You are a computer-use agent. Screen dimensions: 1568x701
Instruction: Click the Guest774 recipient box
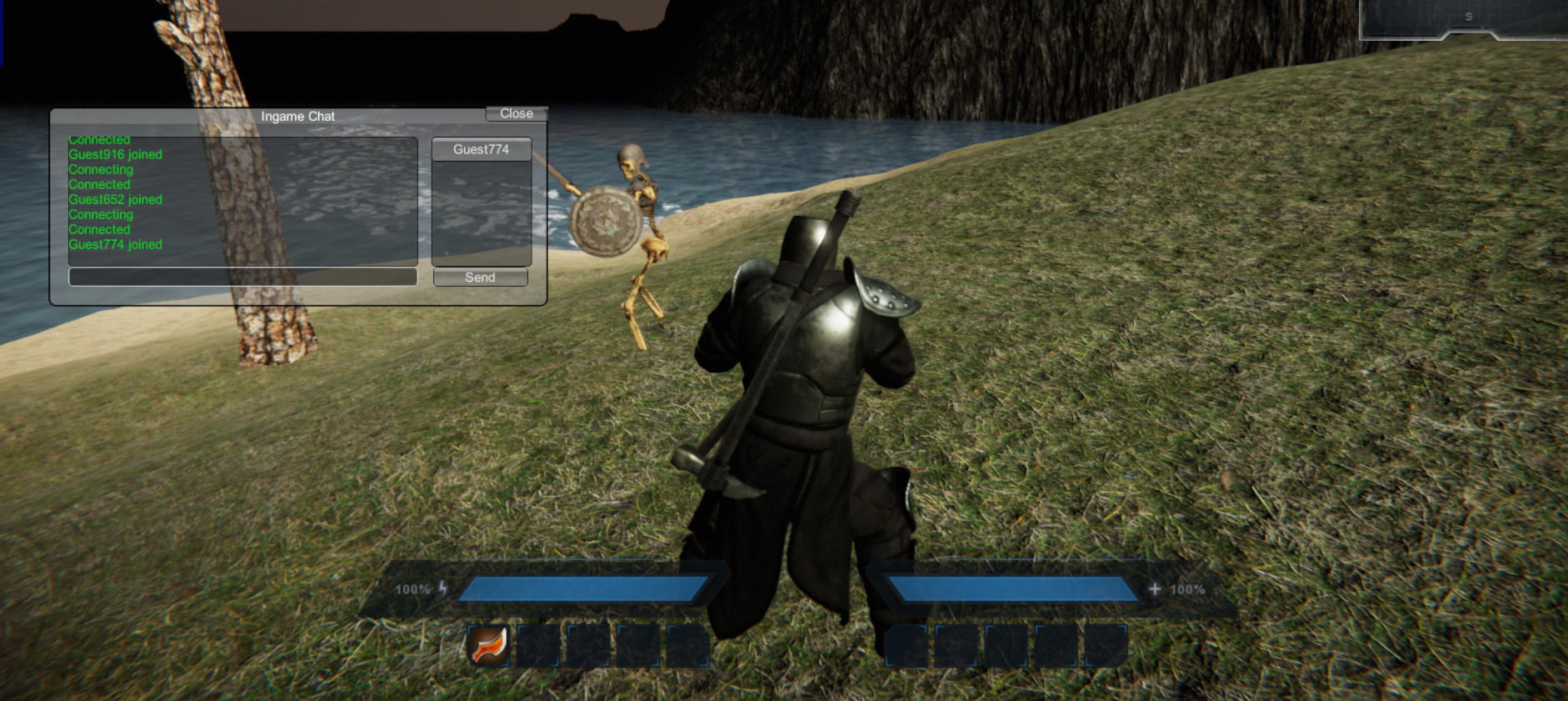click(480, 148)
